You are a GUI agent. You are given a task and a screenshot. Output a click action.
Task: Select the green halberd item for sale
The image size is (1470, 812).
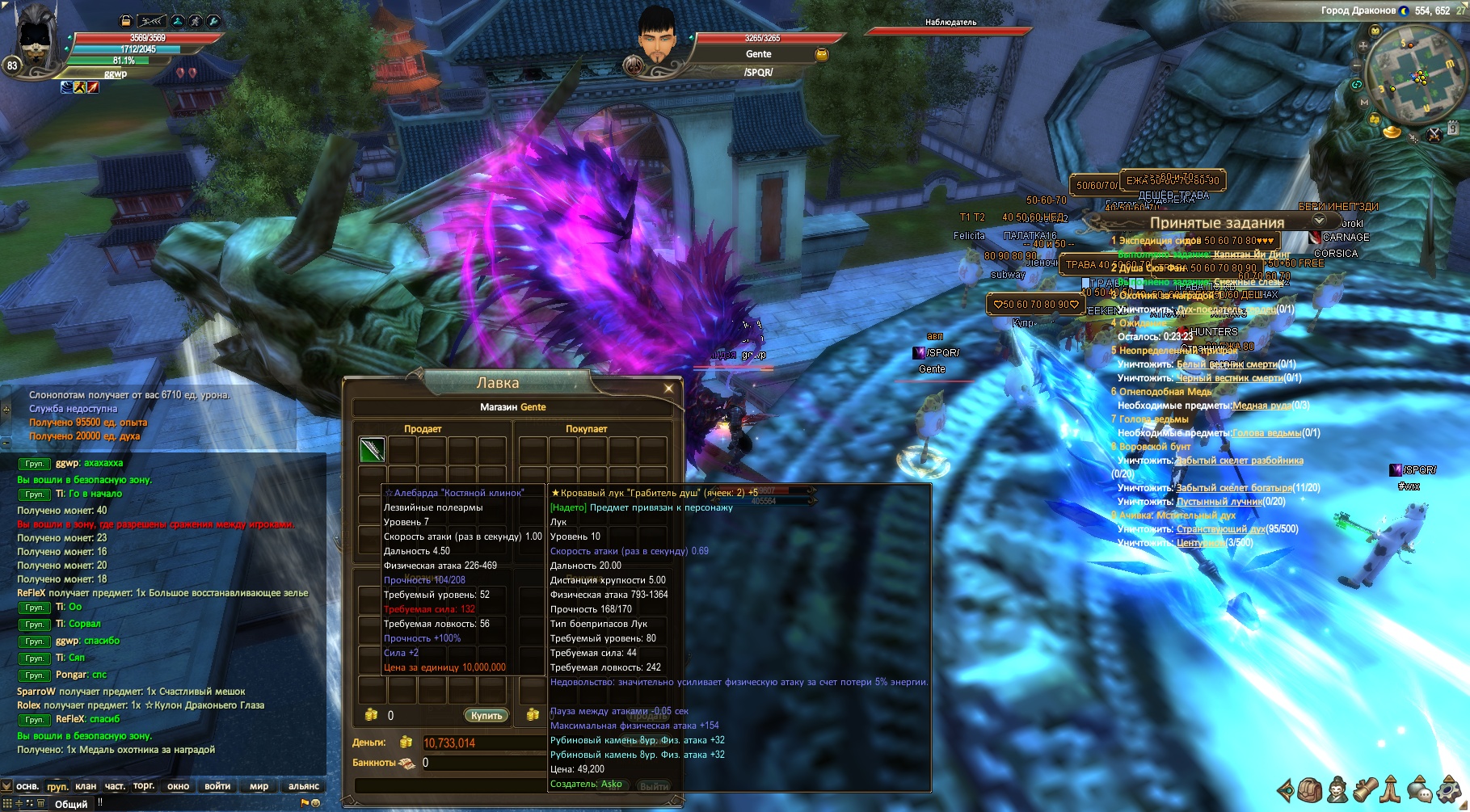point(372,449)
